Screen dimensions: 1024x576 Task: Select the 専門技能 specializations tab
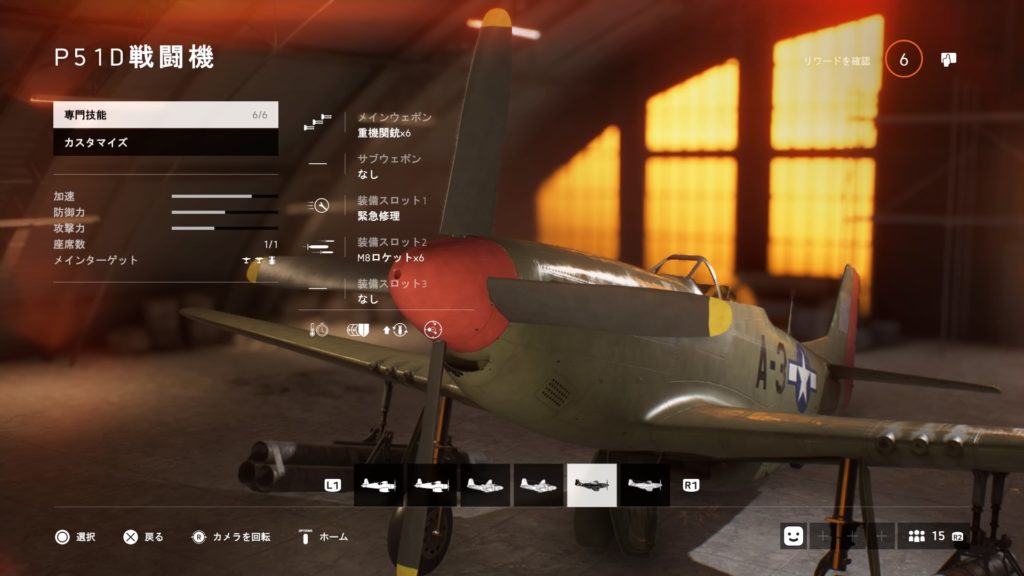coord(165,115)
